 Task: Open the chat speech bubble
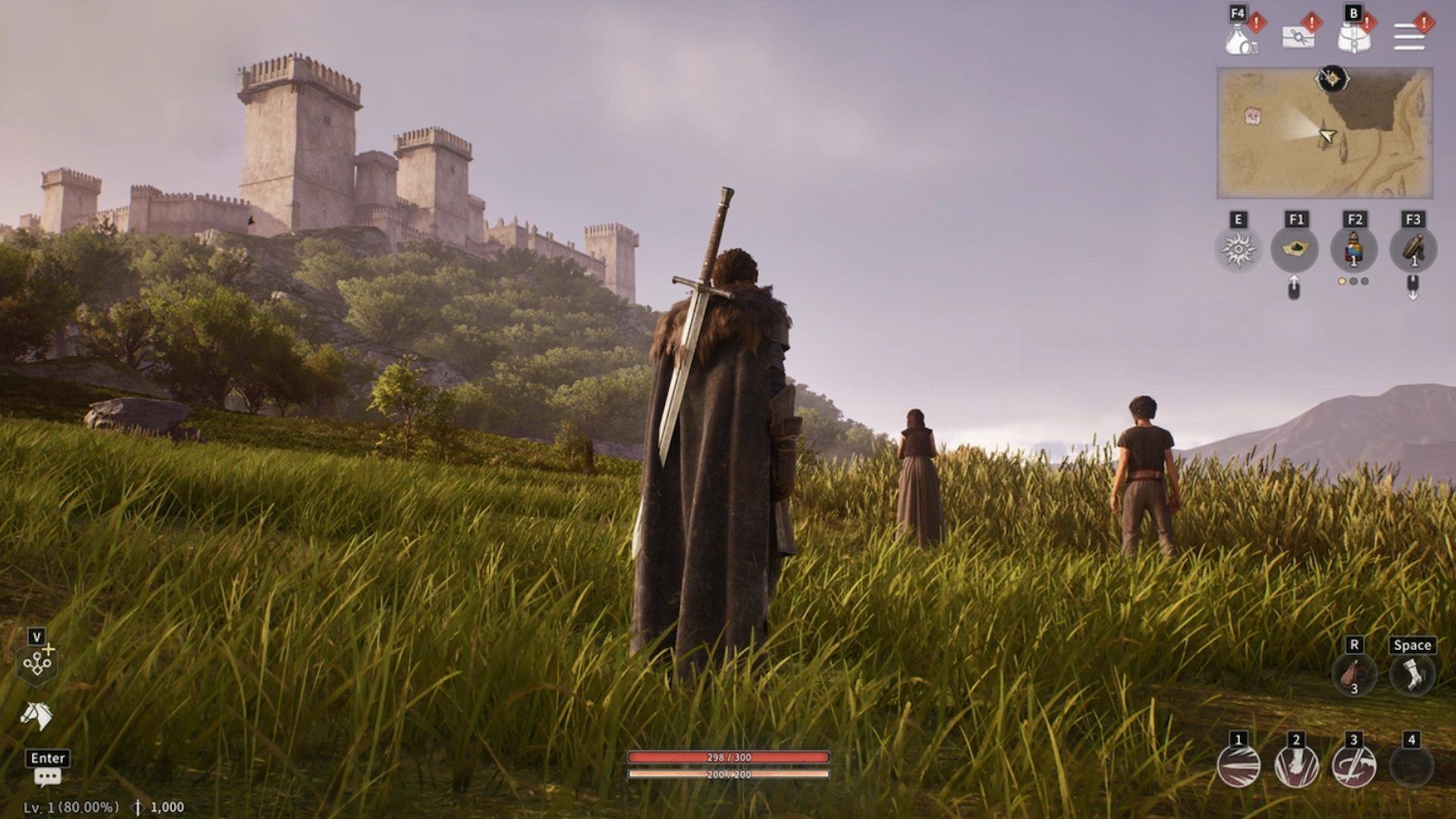pos(47,777)
